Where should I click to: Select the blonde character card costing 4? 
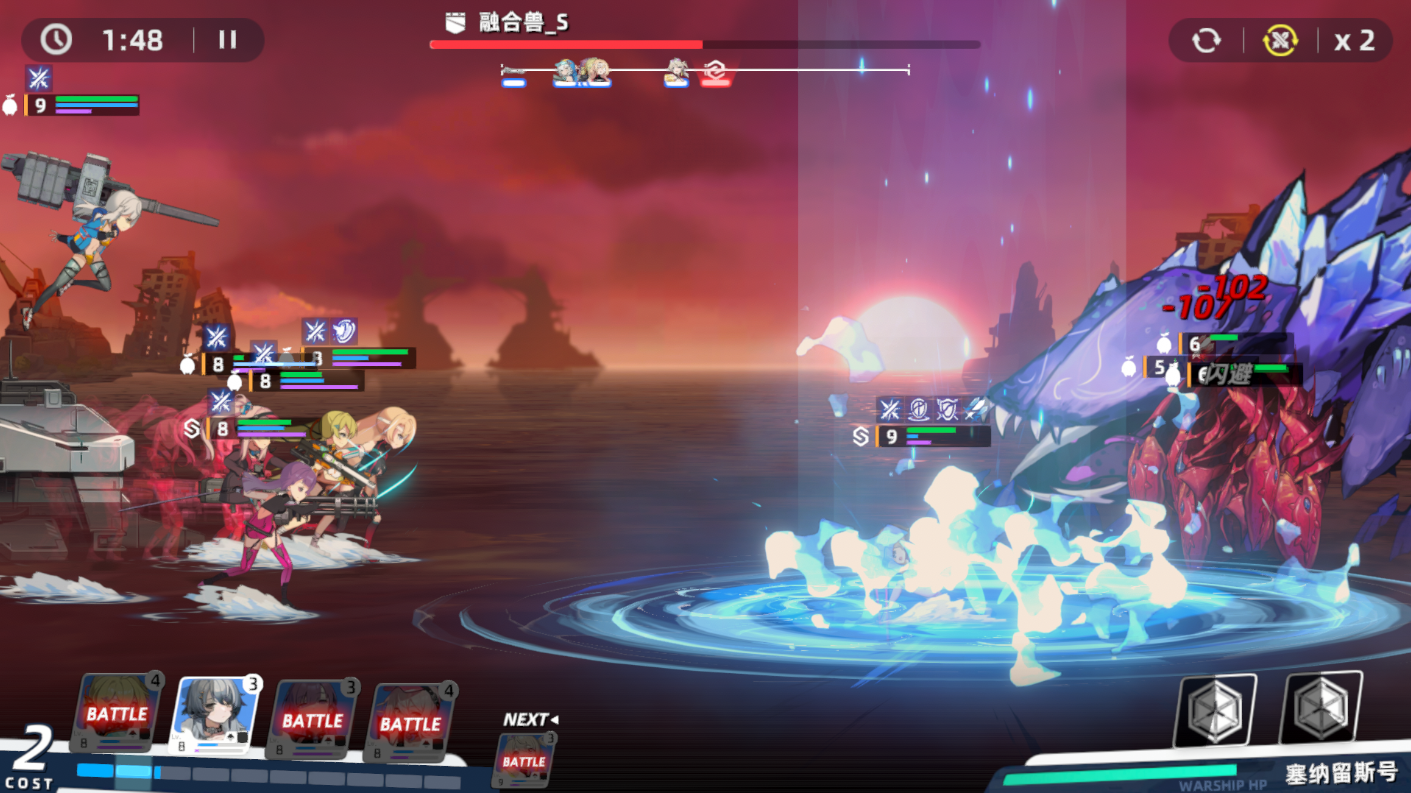point(117,714)
